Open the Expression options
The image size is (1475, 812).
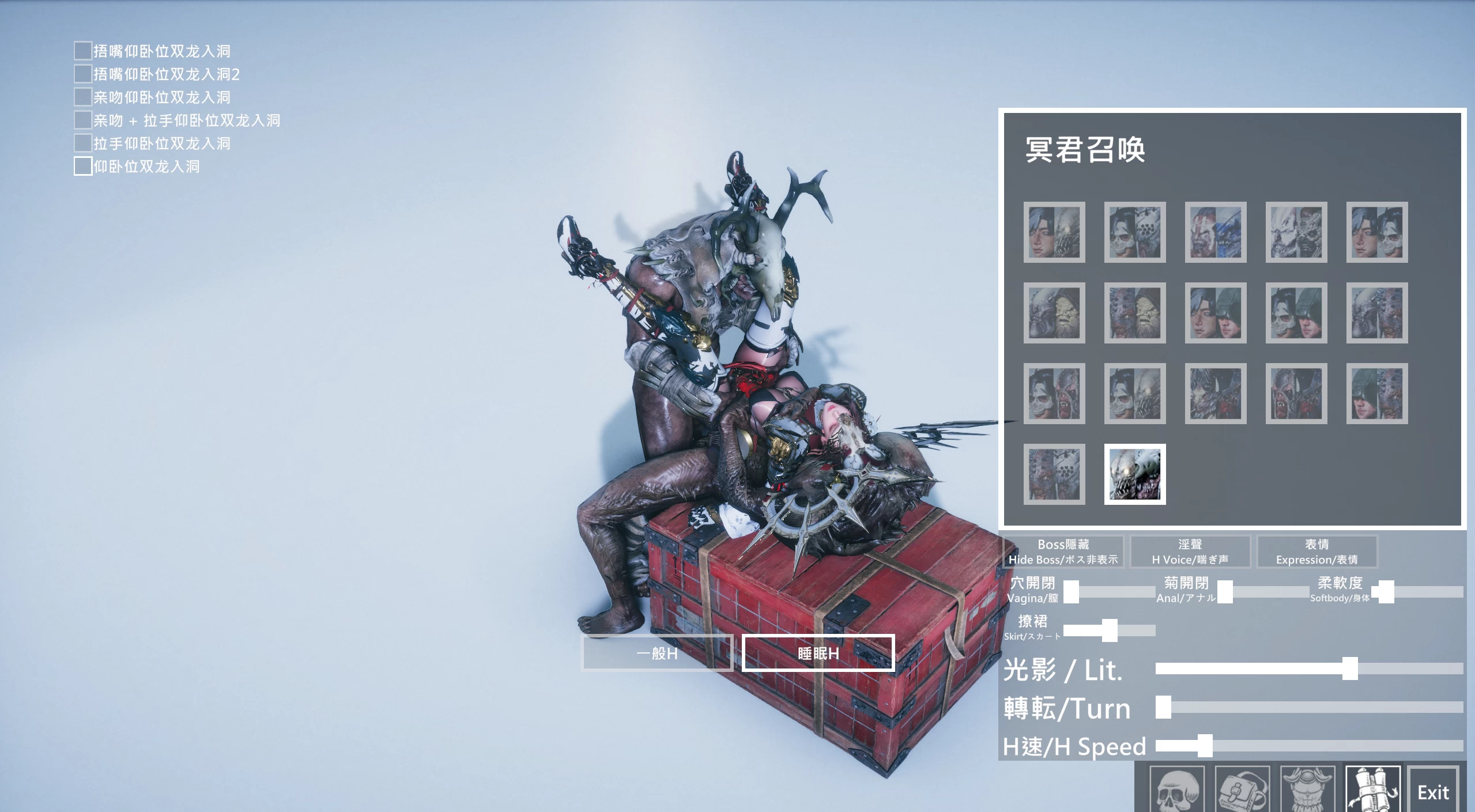pos(1316,552)
